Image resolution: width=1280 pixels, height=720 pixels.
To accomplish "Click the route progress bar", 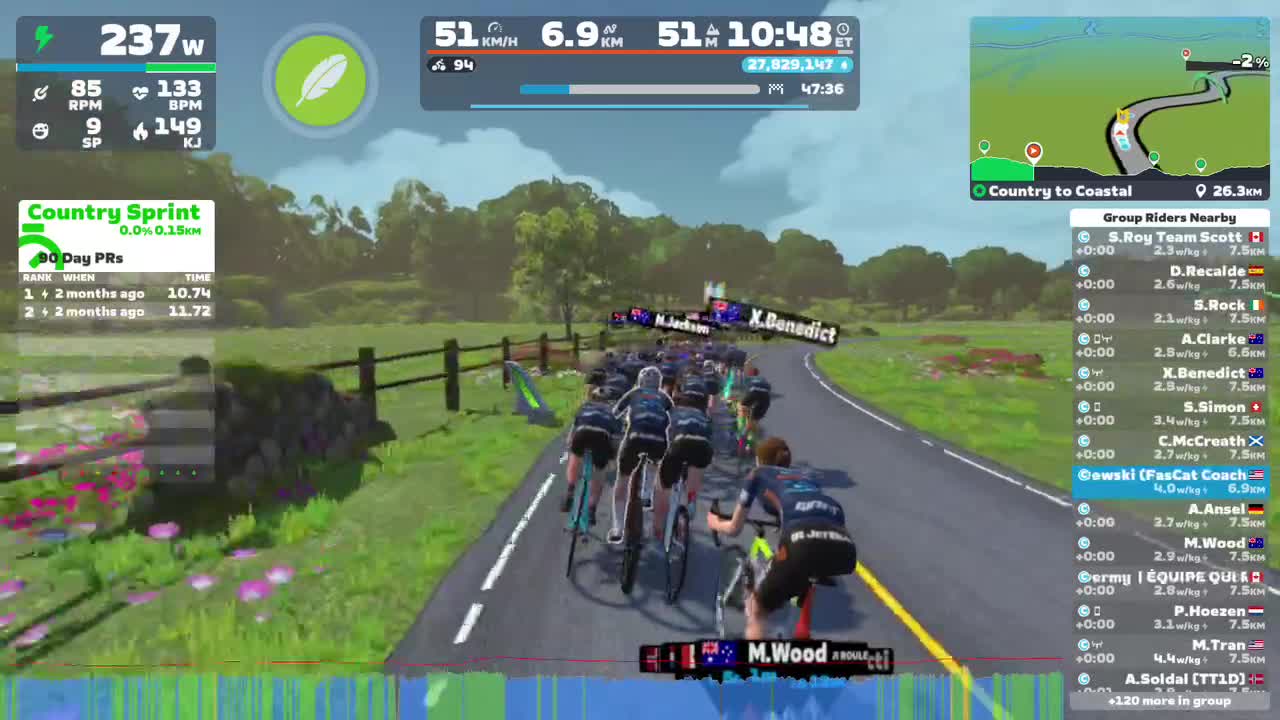I will coord(640,89).
